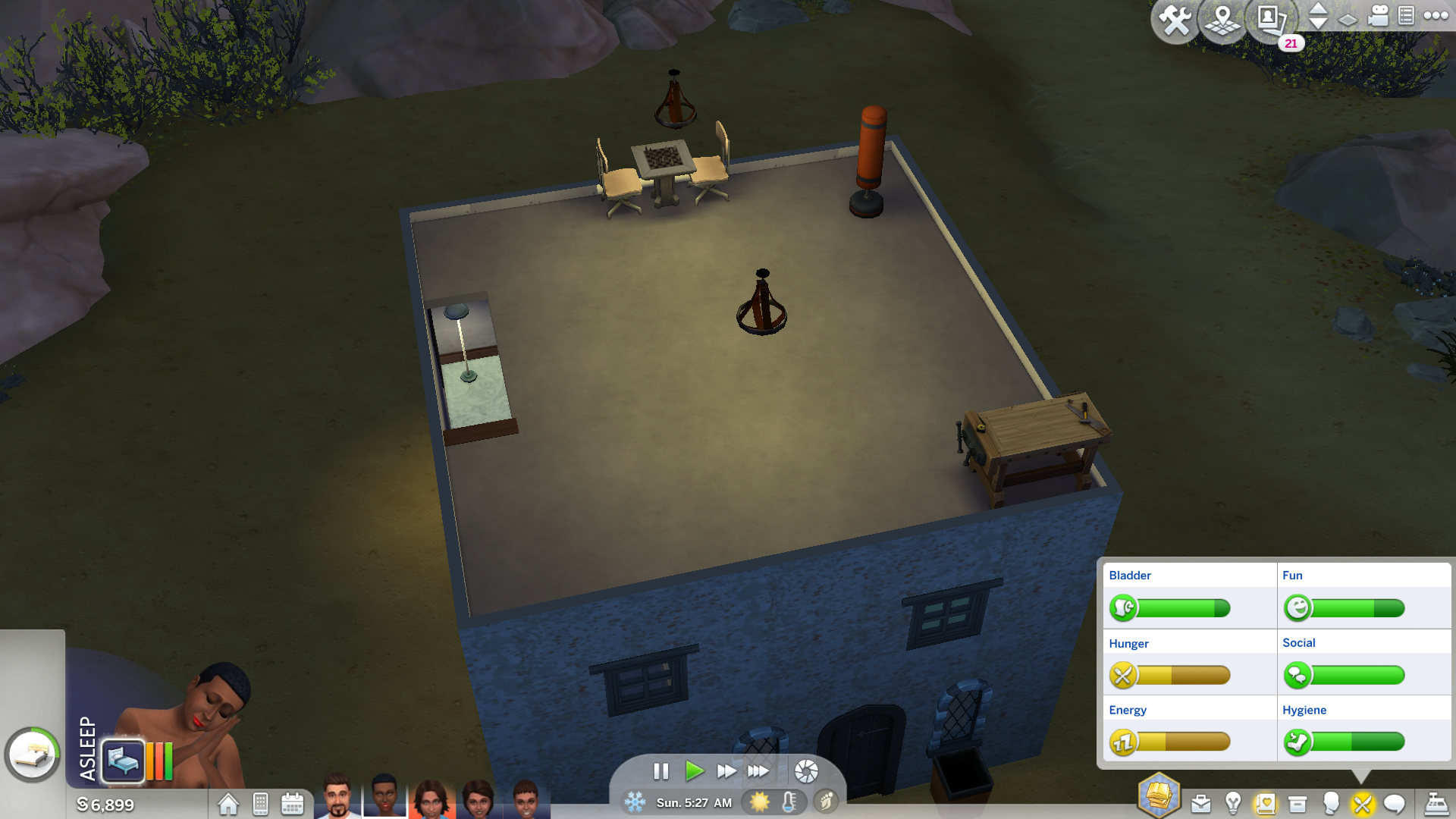Set game to fast forward speed
The width and height of the screenshot is (1456, 819).
tap(726, 771)
